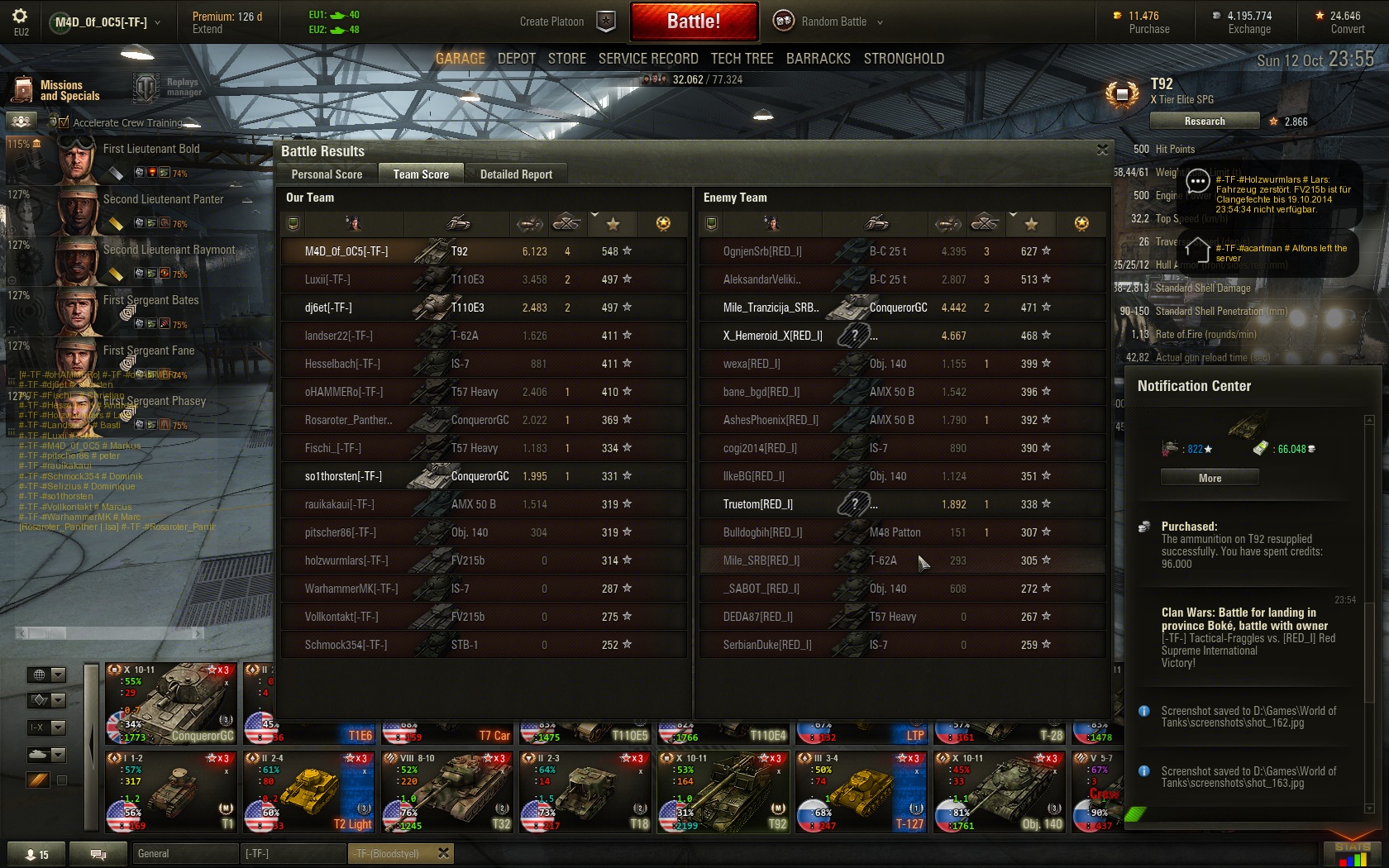Show the Tech Tree
The image size is (1389, 868).
(x=742, y=59)
